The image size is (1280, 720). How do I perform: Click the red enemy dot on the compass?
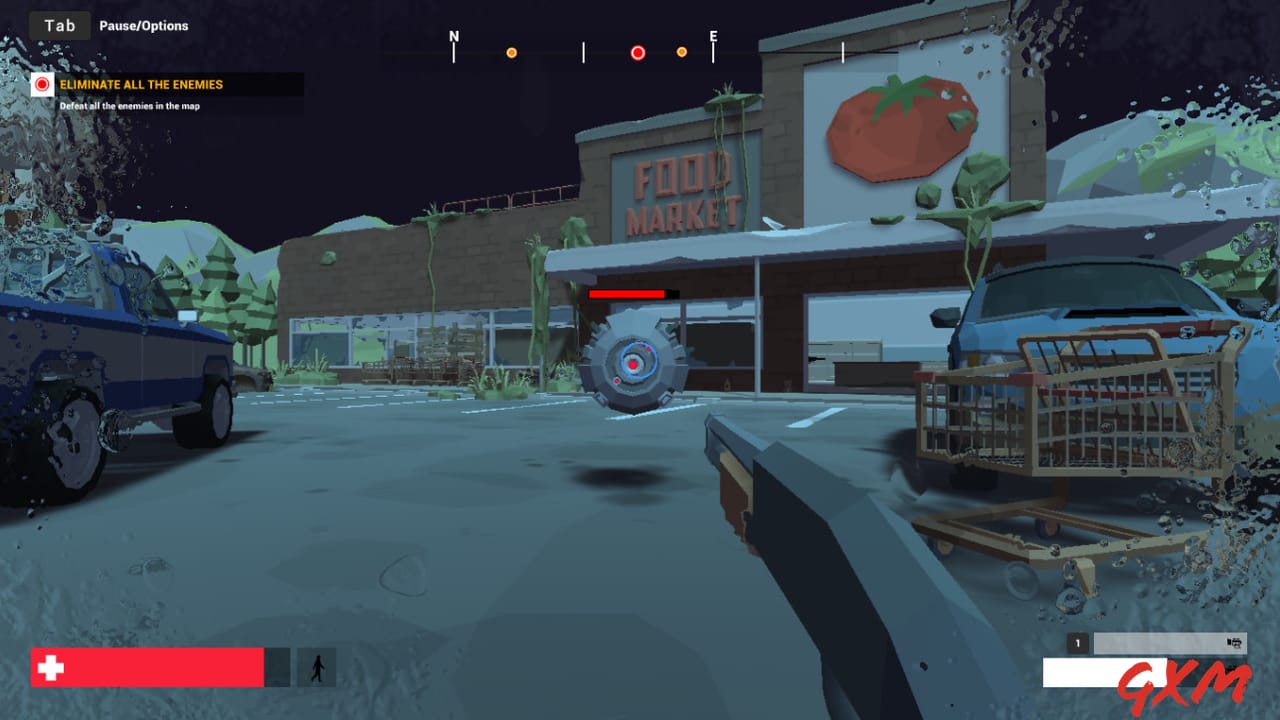click(637, 51)
